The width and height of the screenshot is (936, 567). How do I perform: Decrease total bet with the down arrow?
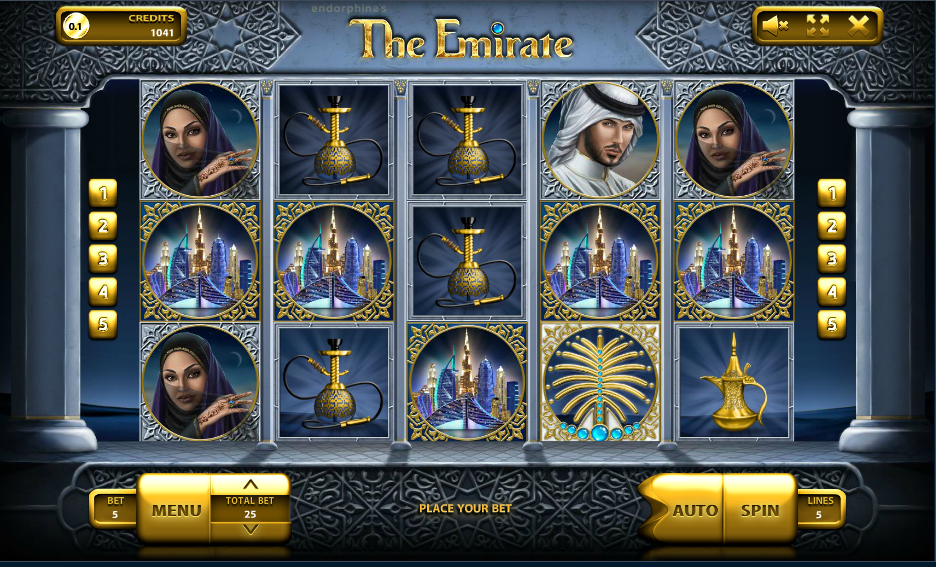click(251, 530)
